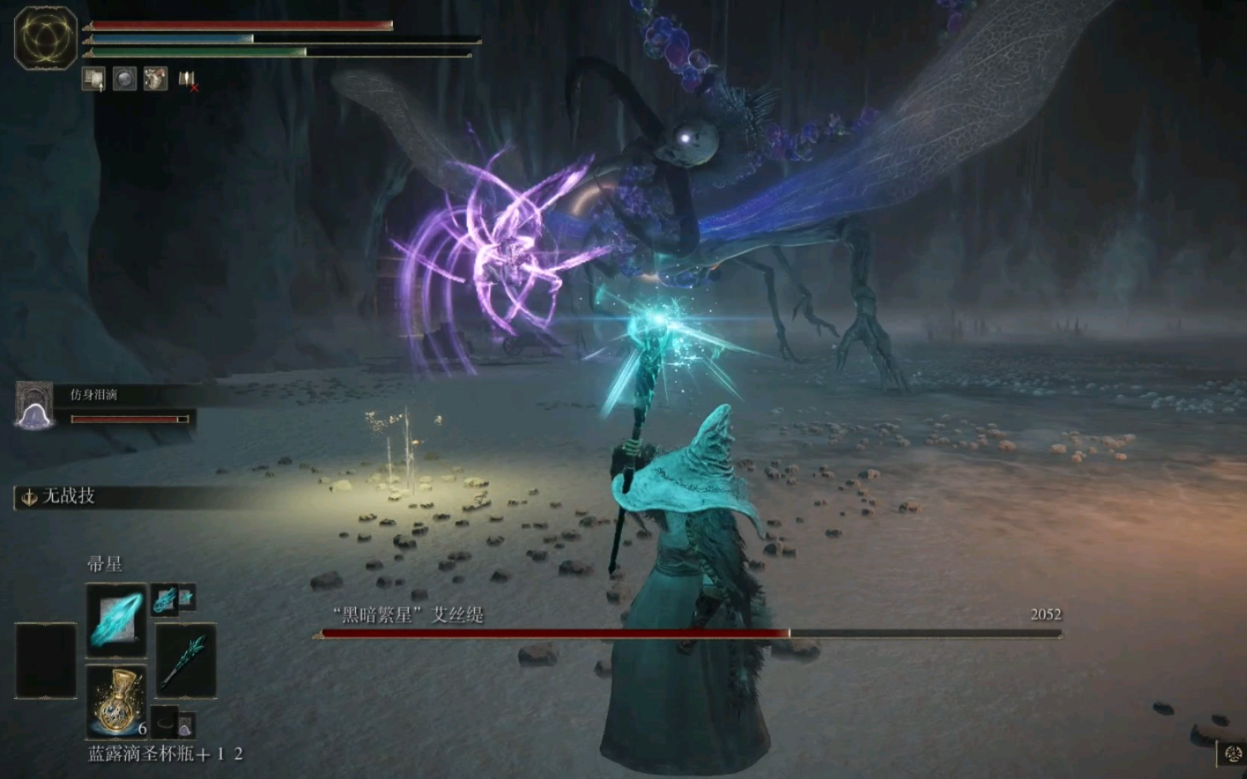The height and width of the screenshot is (779, 1247).
Task: Click the empty left-hand armament slot
Action: 45,660
